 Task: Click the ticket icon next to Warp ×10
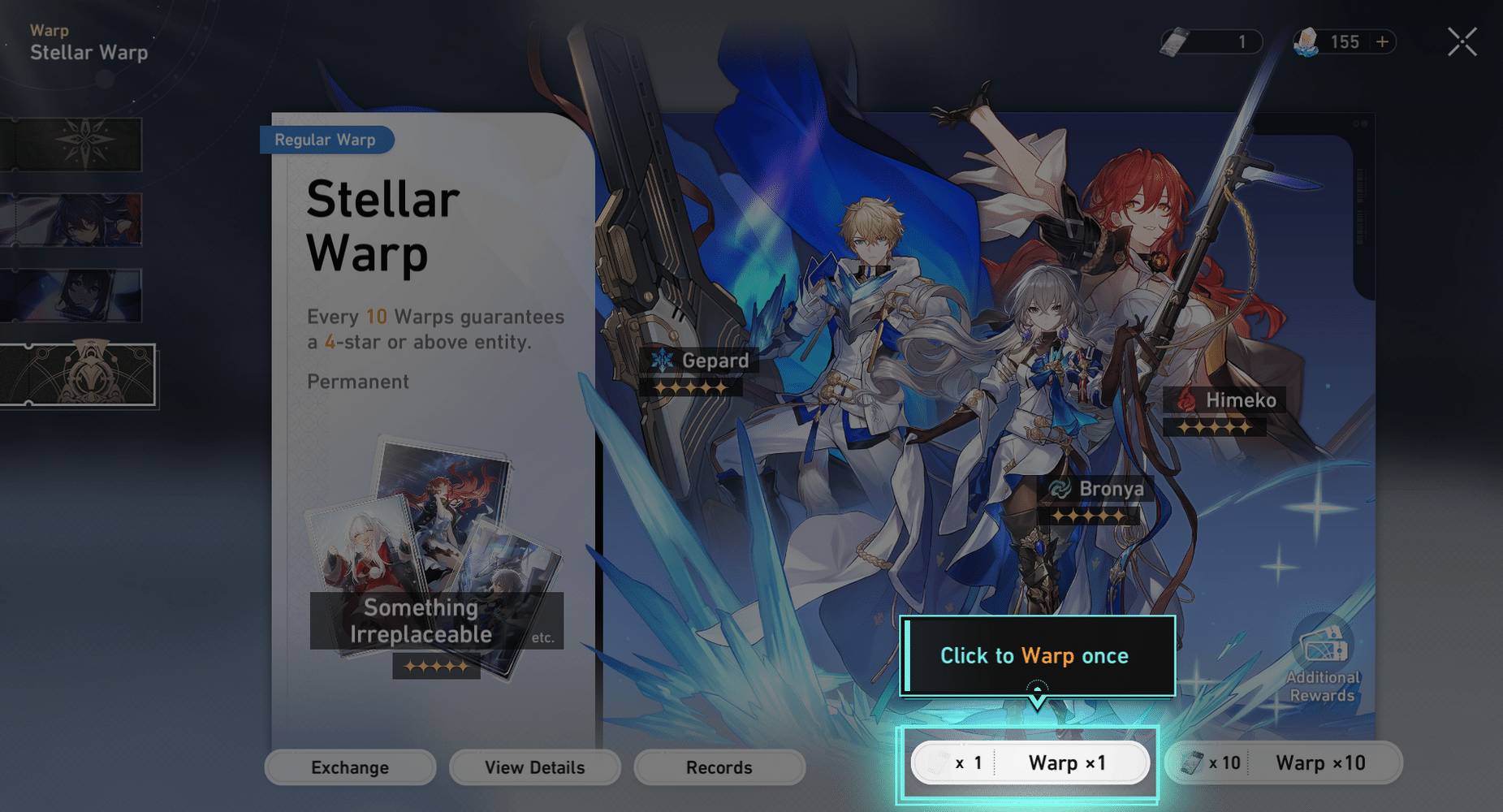click(1190, 762)
